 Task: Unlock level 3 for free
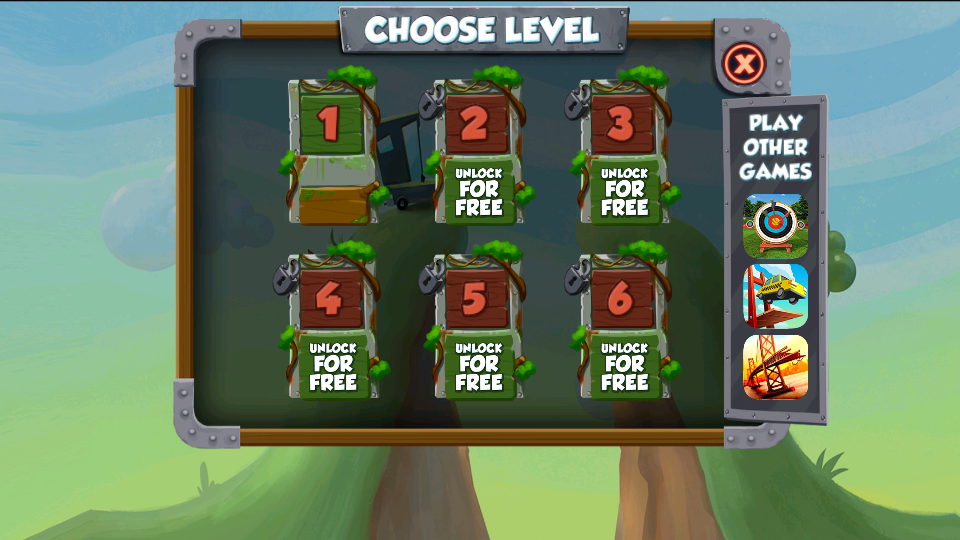[x=625, y=192]
